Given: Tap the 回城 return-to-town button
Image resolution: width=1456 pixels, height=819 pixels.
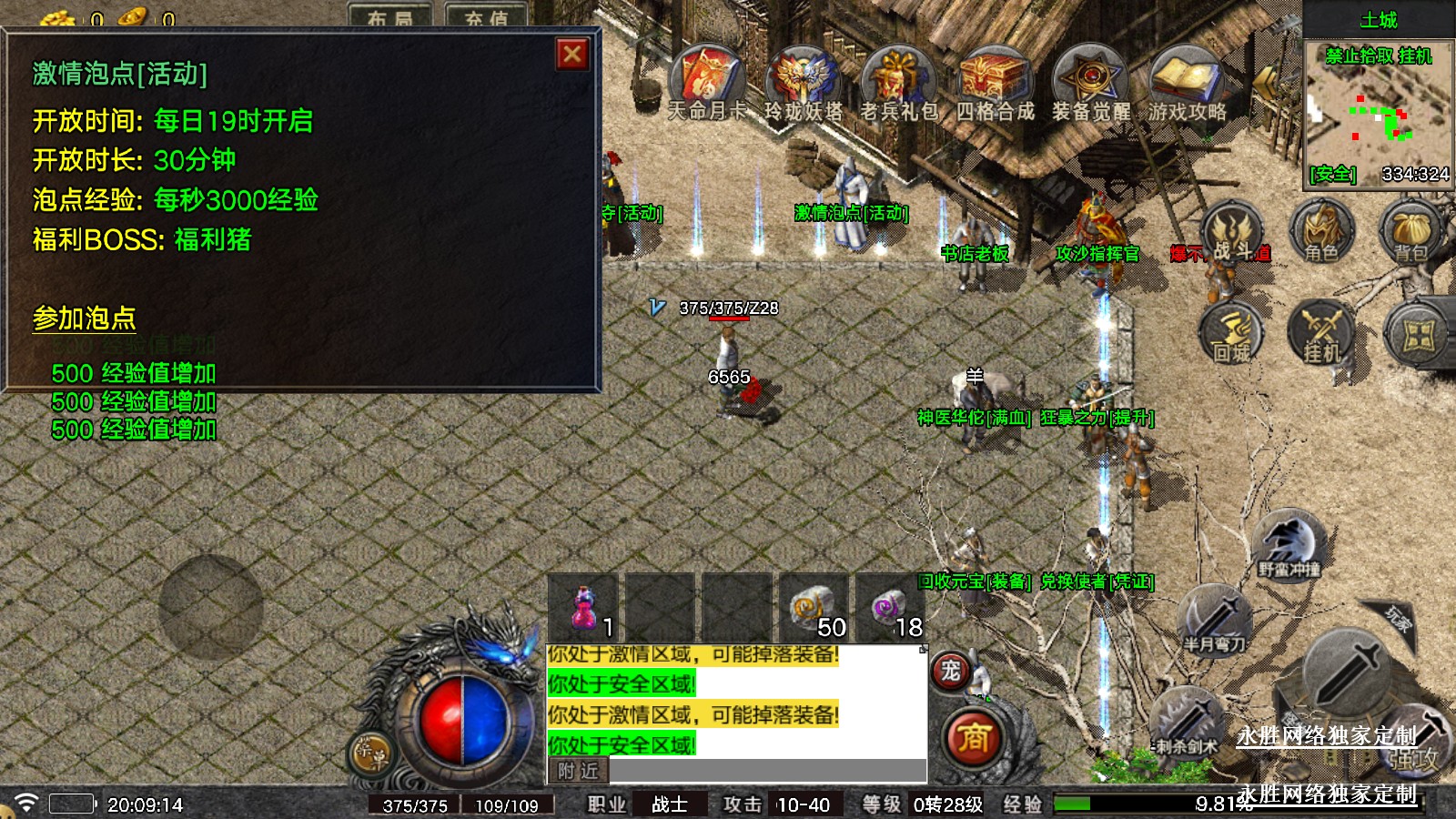Looking at the screenshot, I should [x=1232, y=334].
